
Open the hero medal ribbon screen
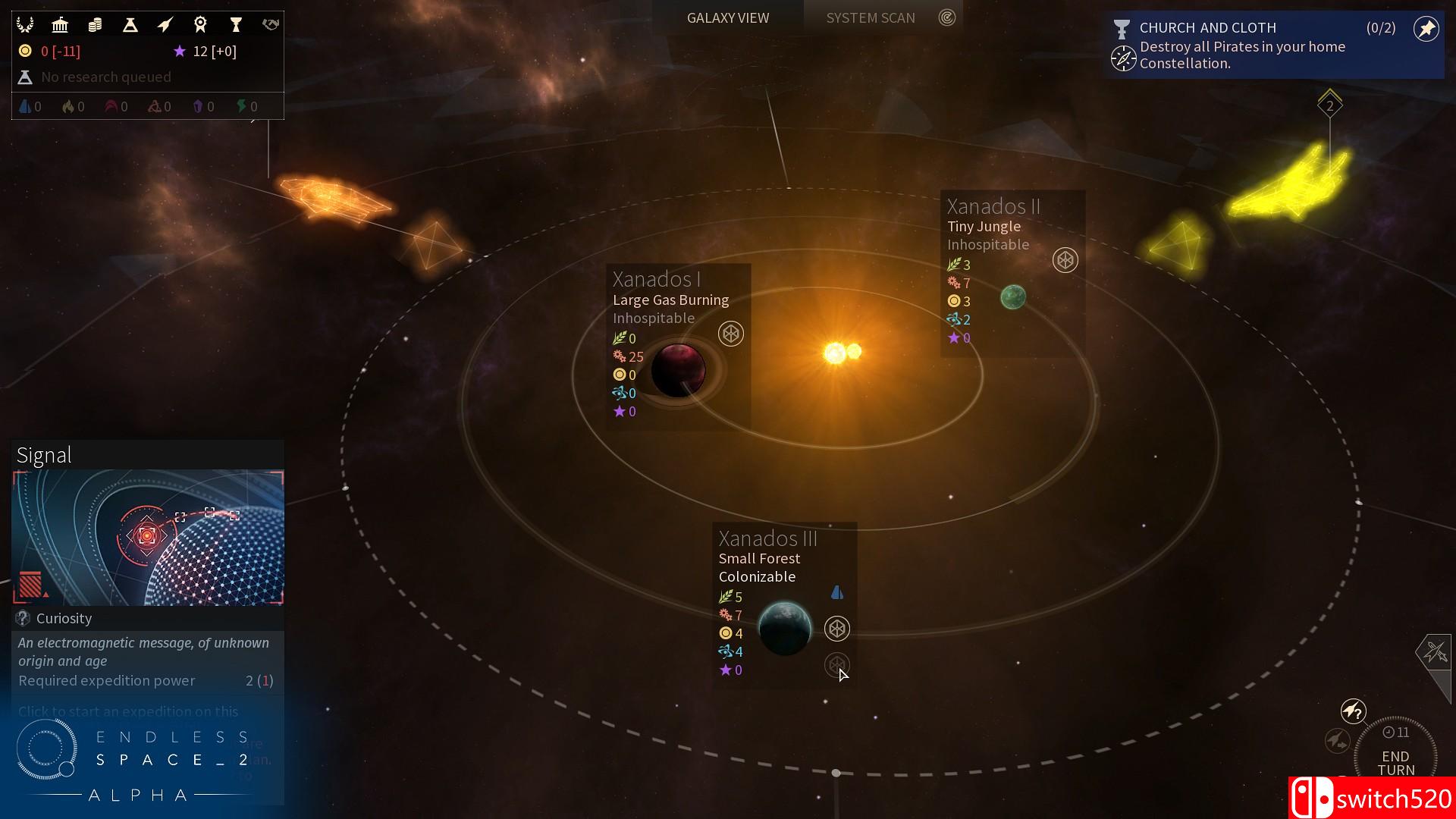200,25
